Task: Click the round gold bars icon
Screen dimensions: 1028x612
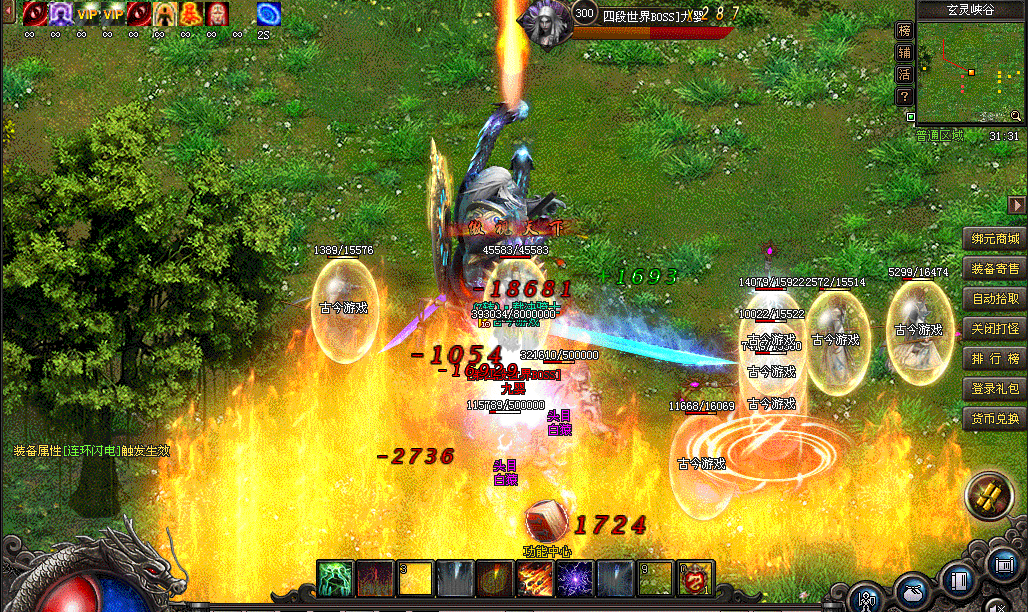Action: [987, 498]
